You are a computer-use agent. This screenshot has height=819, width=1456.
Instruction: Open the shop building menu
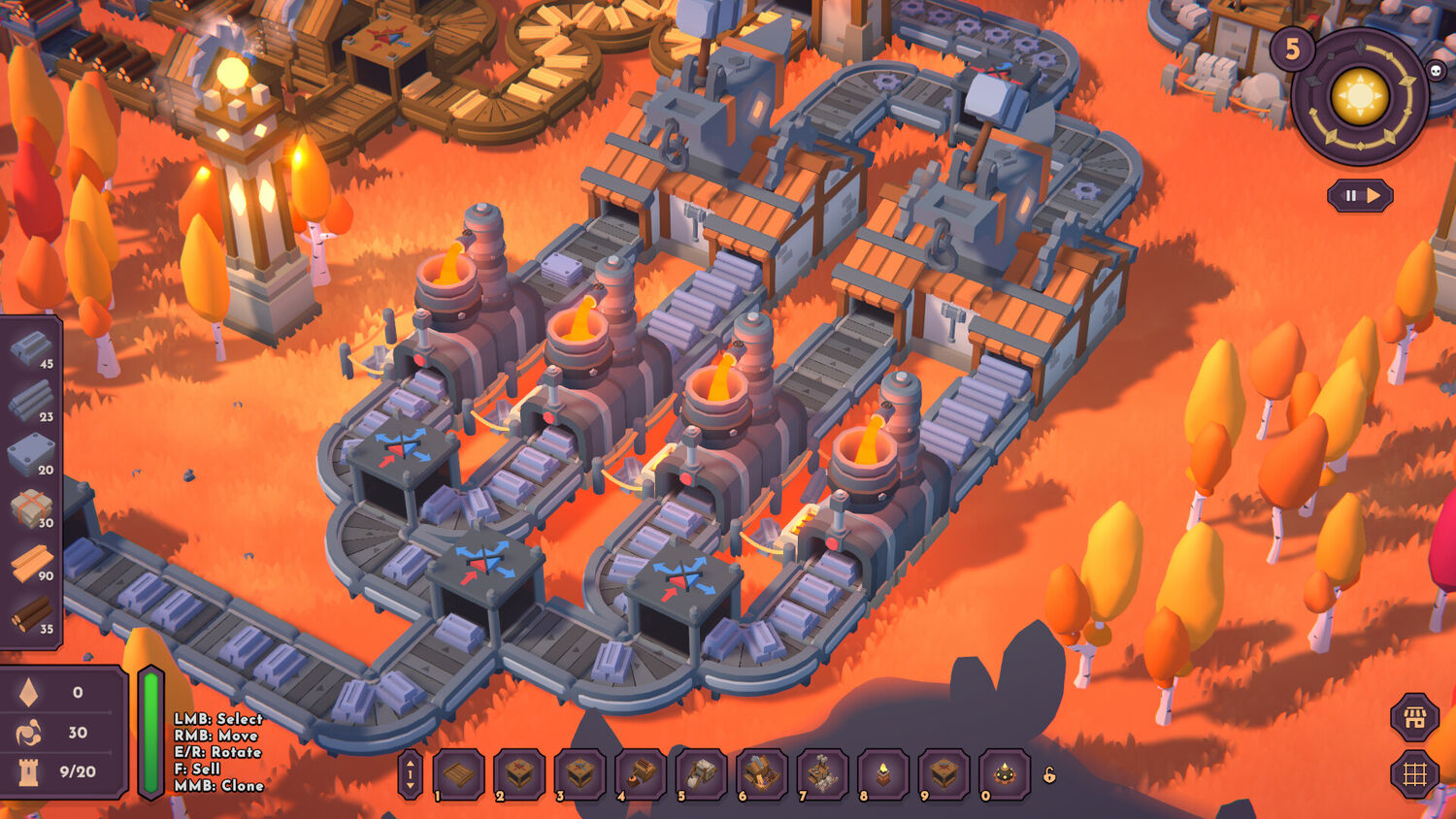[x=1414, y=718]
